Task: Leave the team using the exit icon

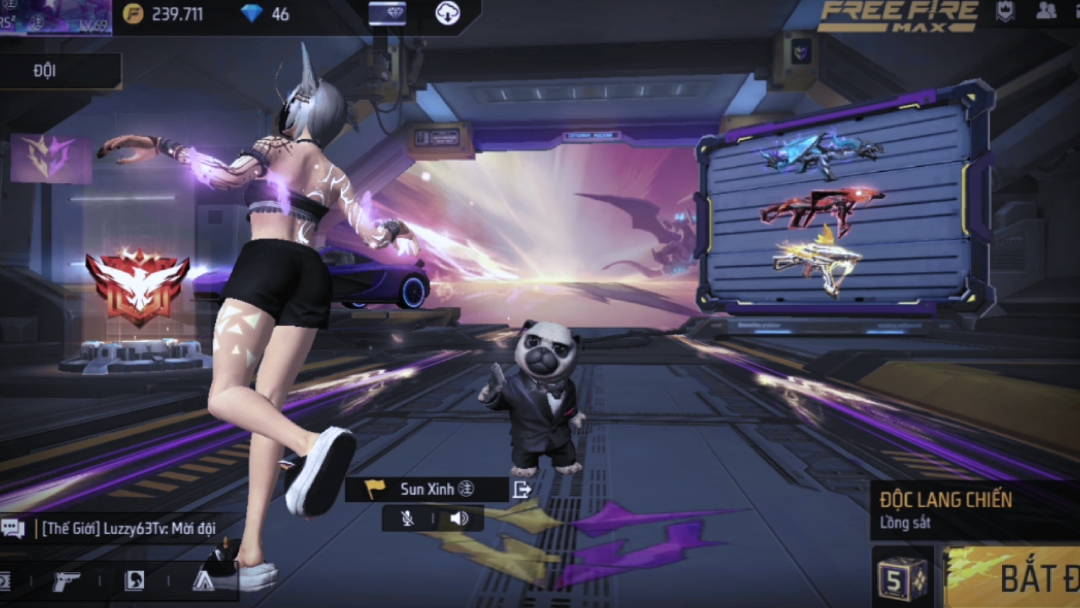Action: click(522, 489)
